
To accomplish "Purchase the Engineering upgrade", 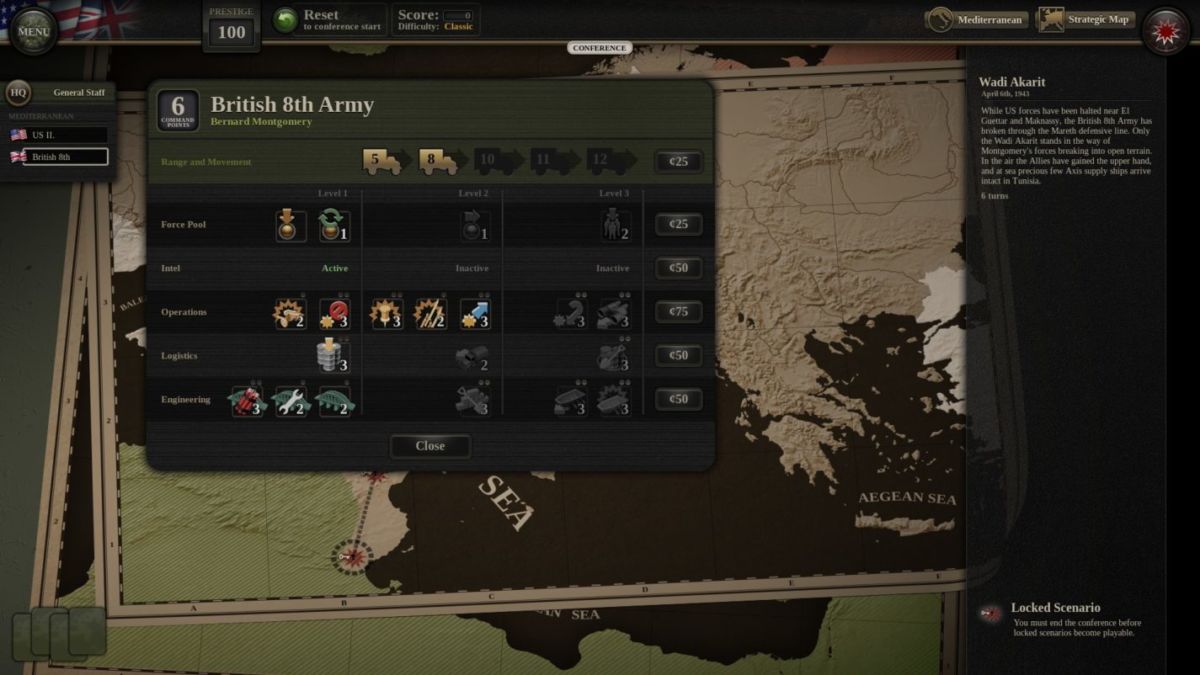I will click(x=679, y=400).
